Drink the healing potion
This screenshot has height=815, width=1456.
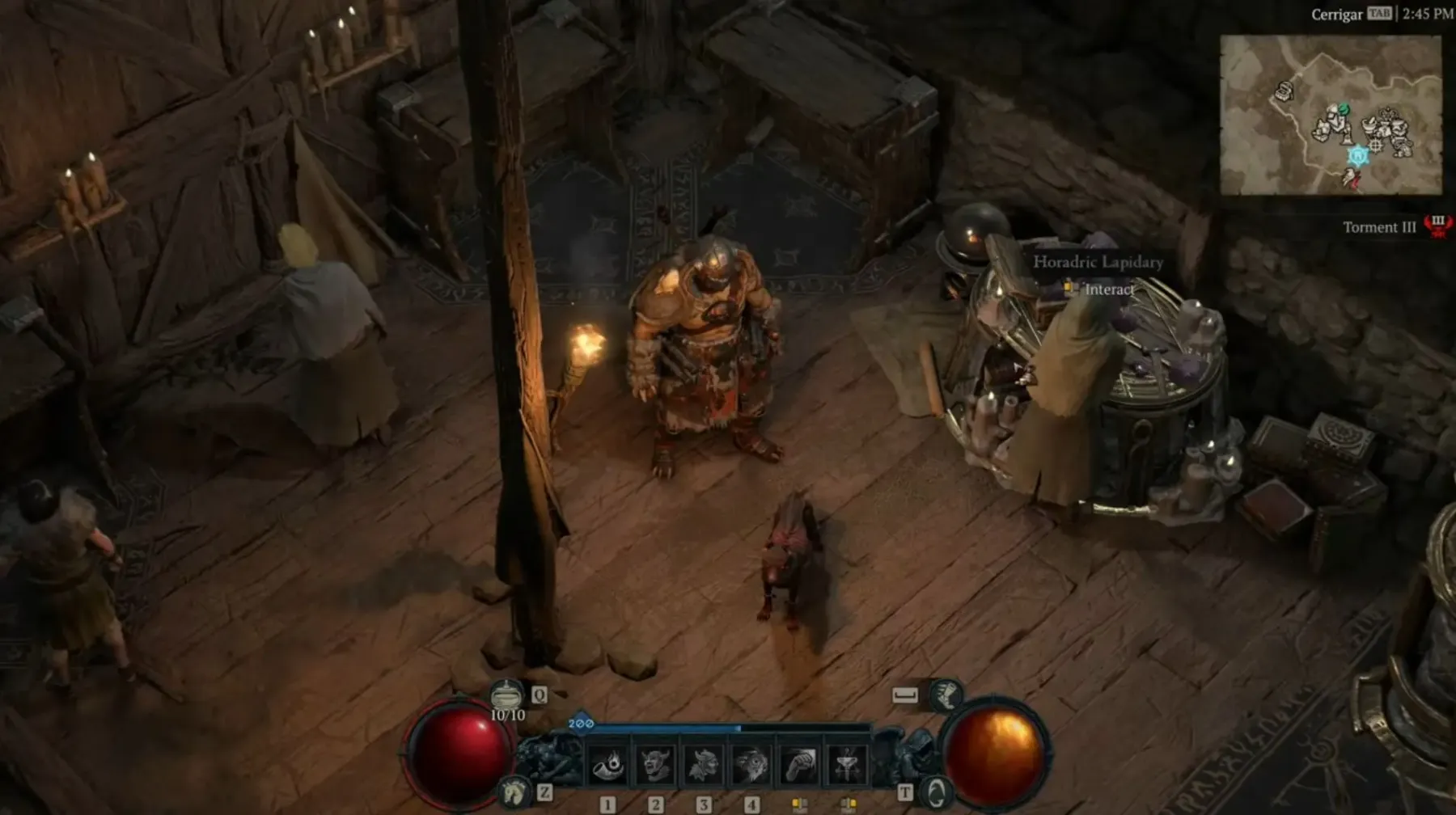[507, 696]
